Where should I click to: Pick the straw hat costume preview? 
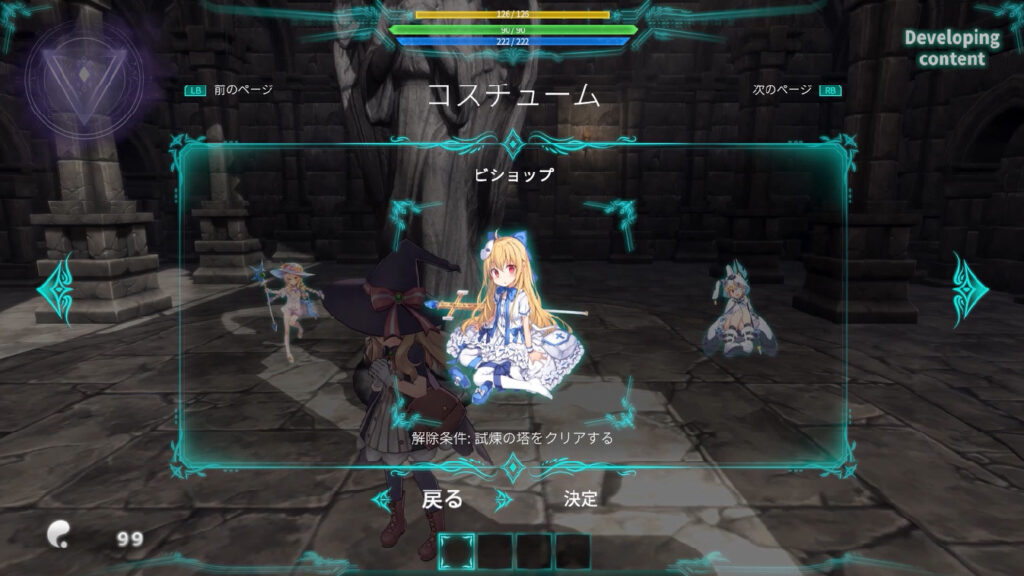(x=289, y=305)
